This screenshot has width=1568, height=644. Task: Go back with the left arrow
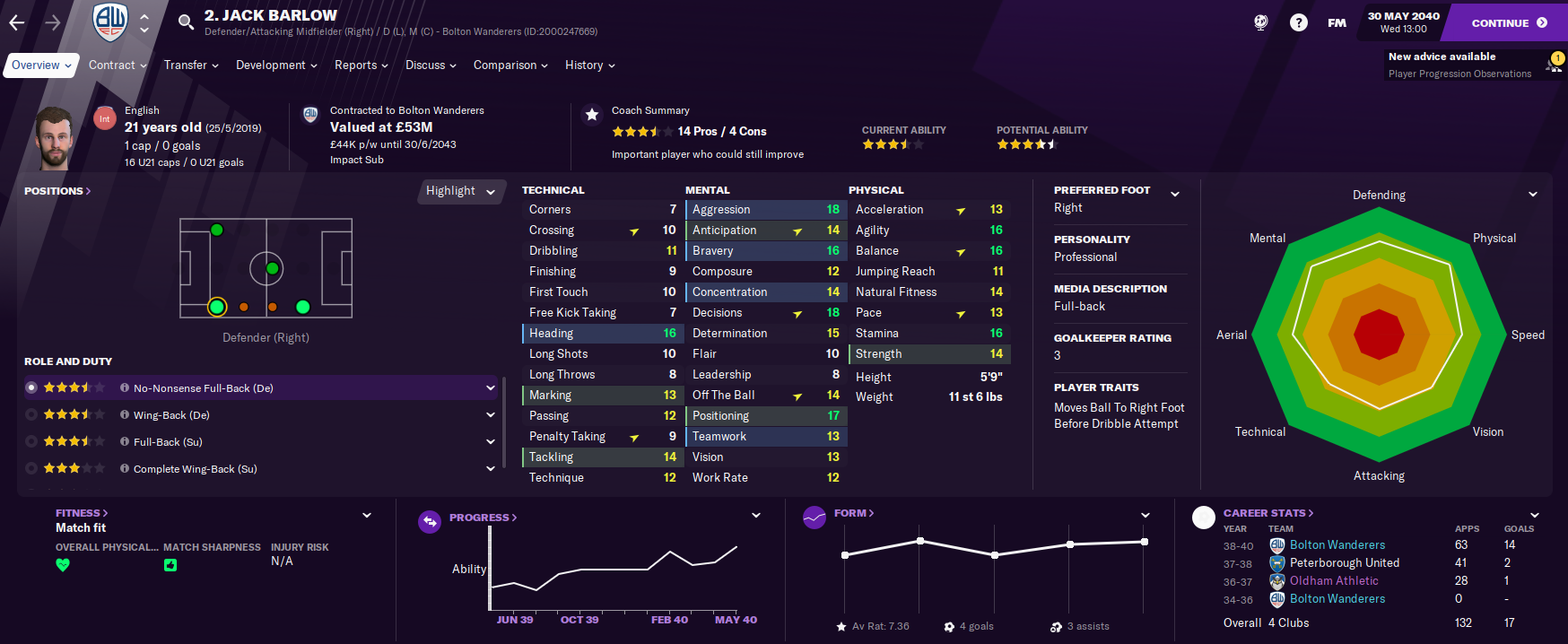click(x=17, y=22)
